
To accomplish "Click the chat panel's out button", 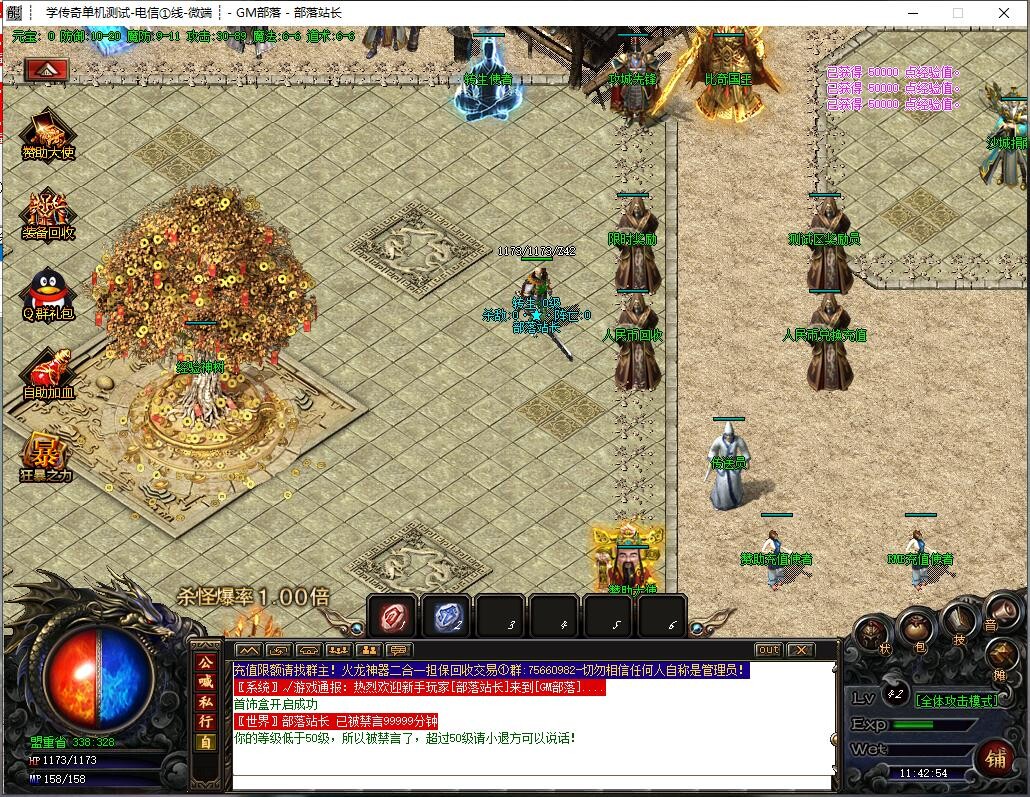I will pos(768,650).
